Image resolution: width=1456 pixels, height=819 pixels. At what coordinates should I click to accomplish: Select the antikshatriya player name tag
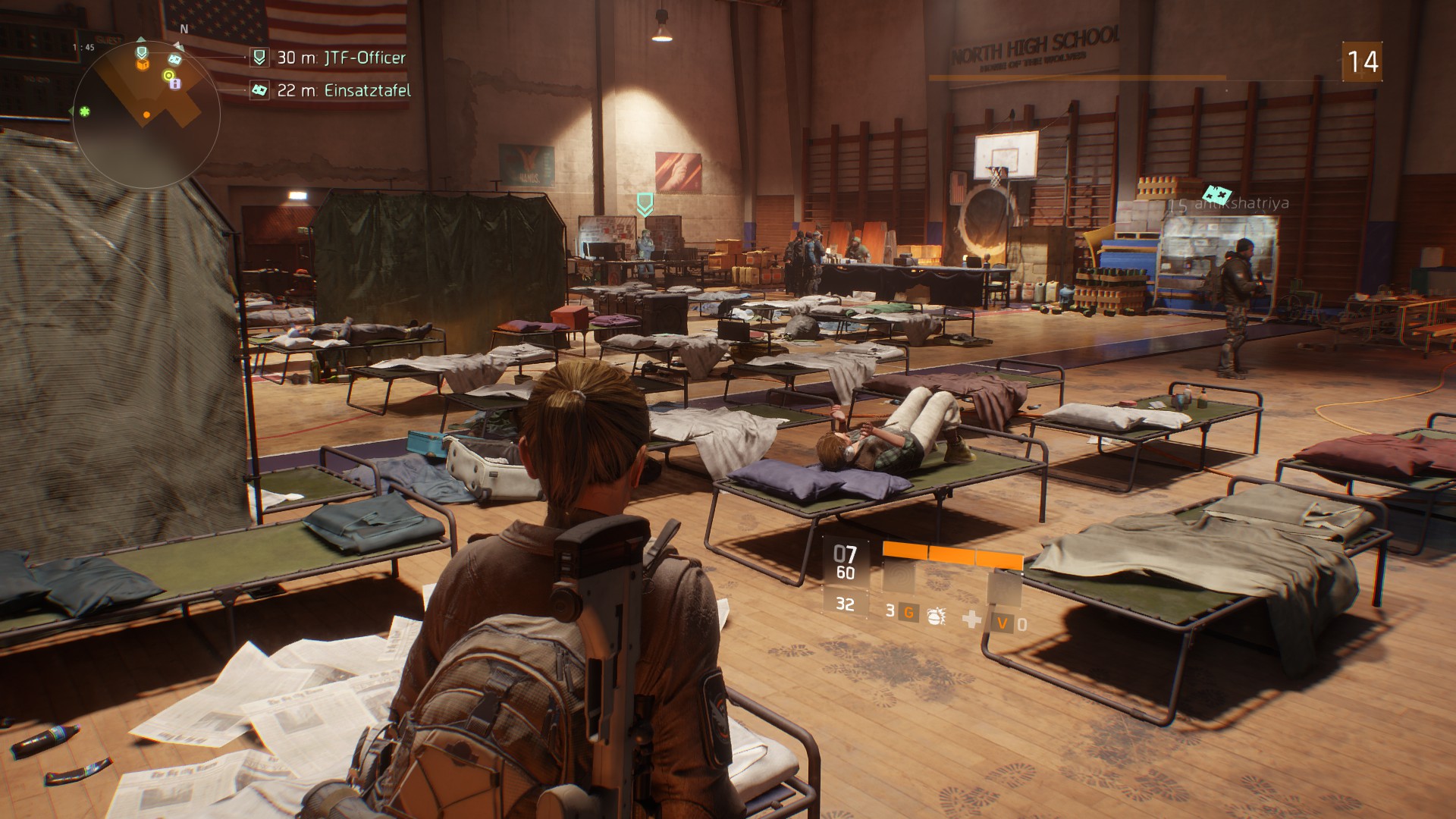point(1229,203)
